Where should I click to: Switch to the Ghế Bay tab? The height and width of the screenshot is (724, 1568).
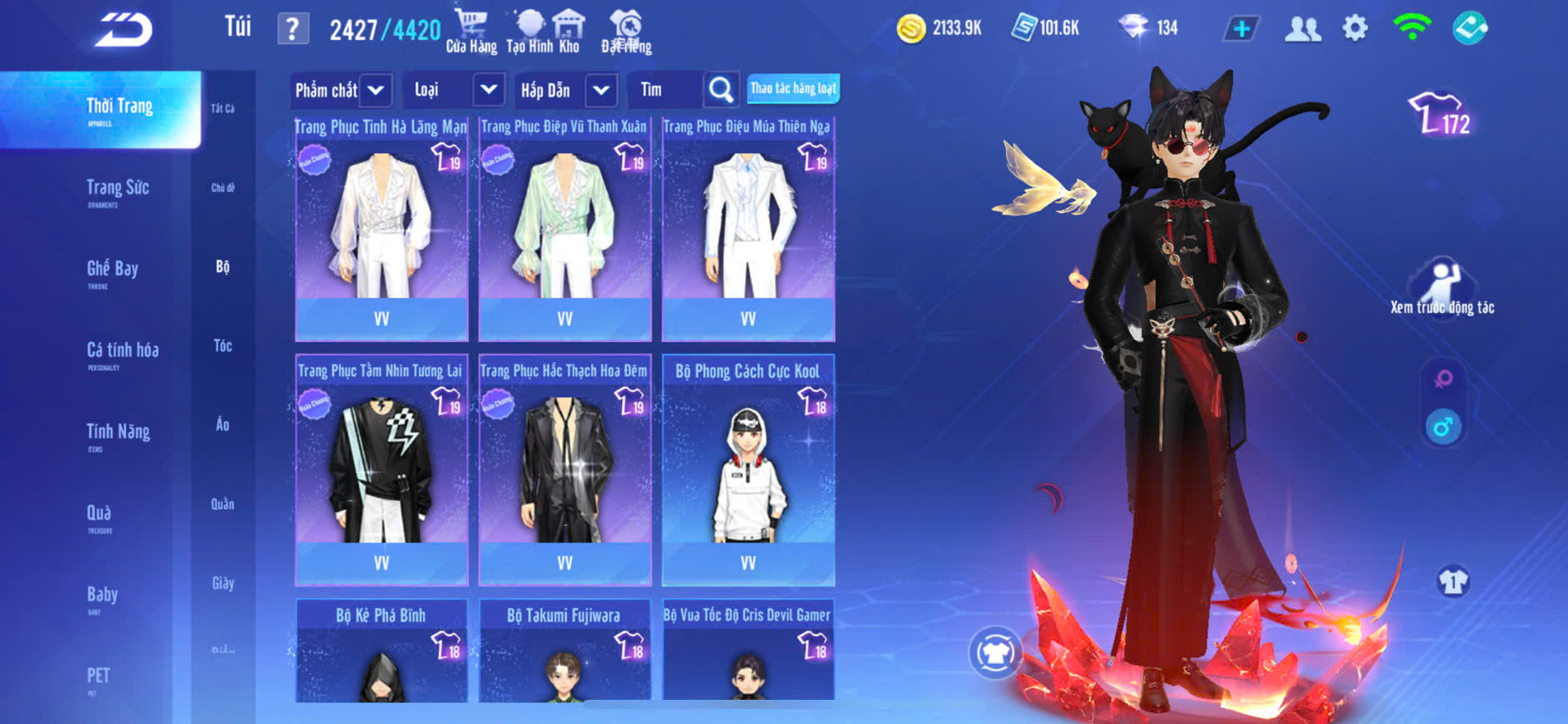(112, 270)
